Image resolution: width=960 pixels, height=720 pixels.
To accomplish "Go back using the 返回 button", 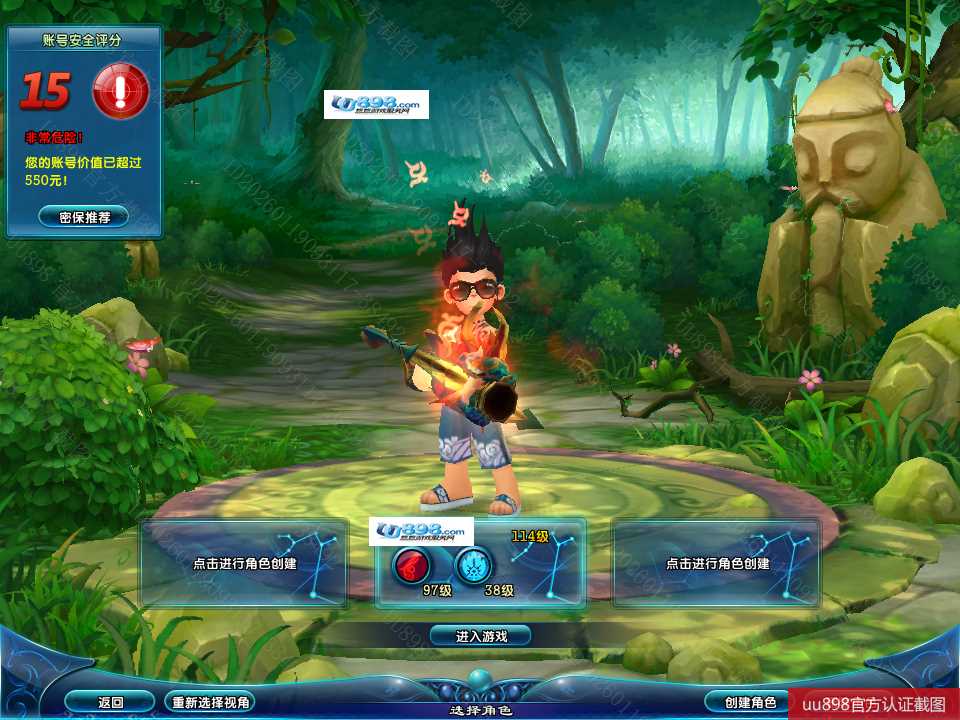I will click(110, 702).
